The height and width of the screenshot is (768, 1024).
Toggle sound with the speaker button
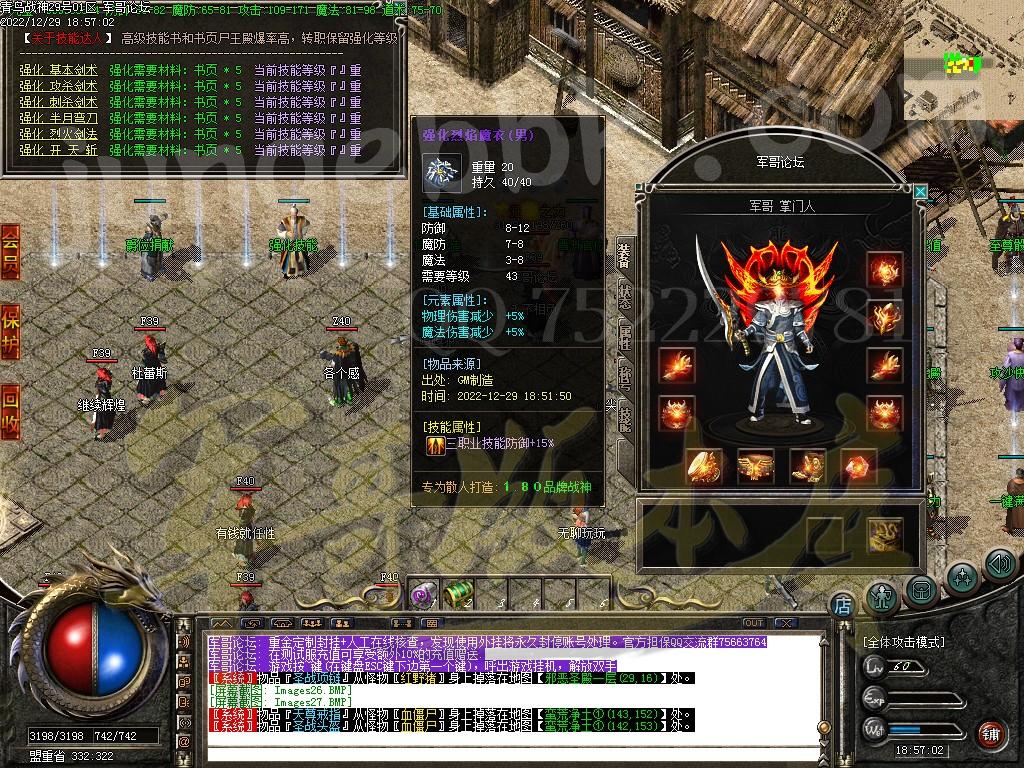pos(1000,564)
